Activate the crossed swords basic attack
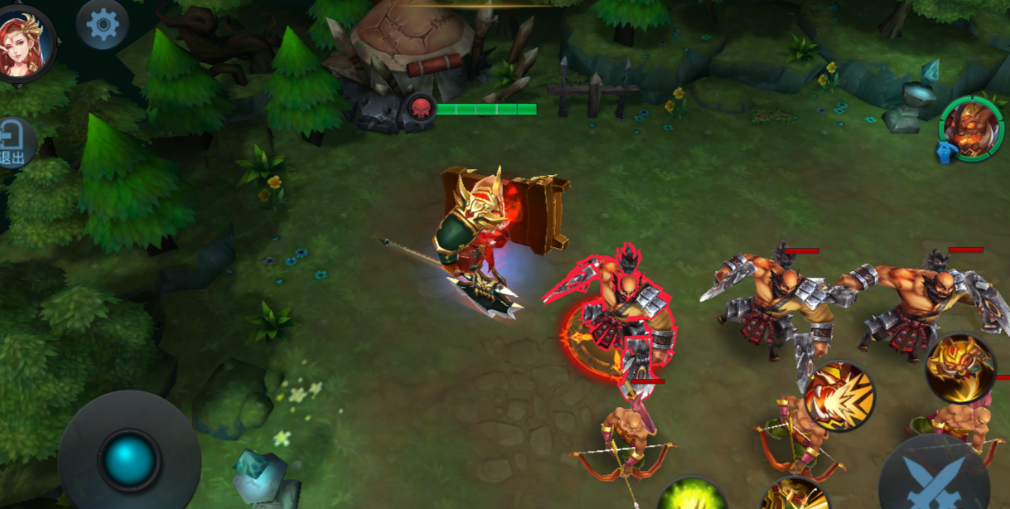 tap(934, 478)
